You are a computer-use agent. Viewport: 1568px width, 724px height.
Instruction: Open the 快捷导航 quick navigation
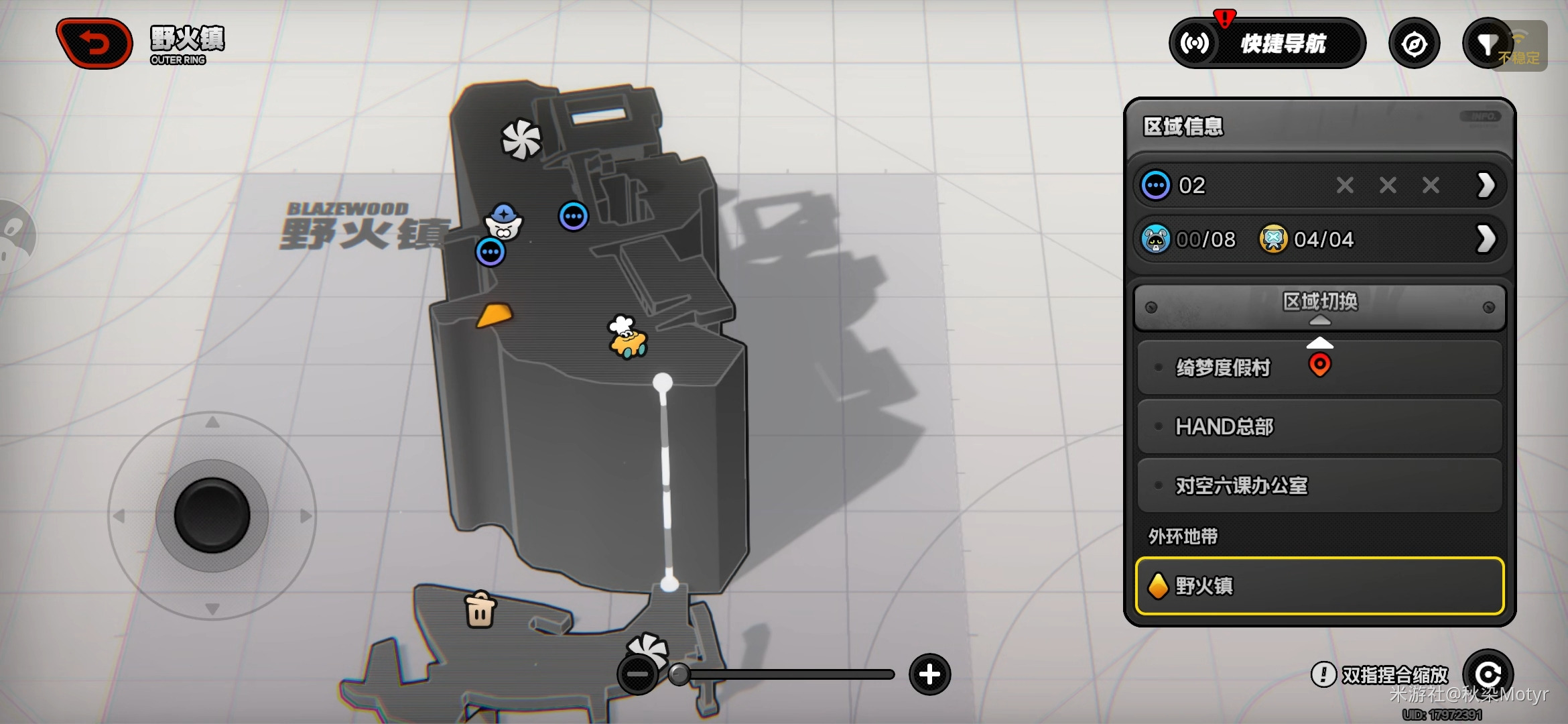tap(1267, 44)
